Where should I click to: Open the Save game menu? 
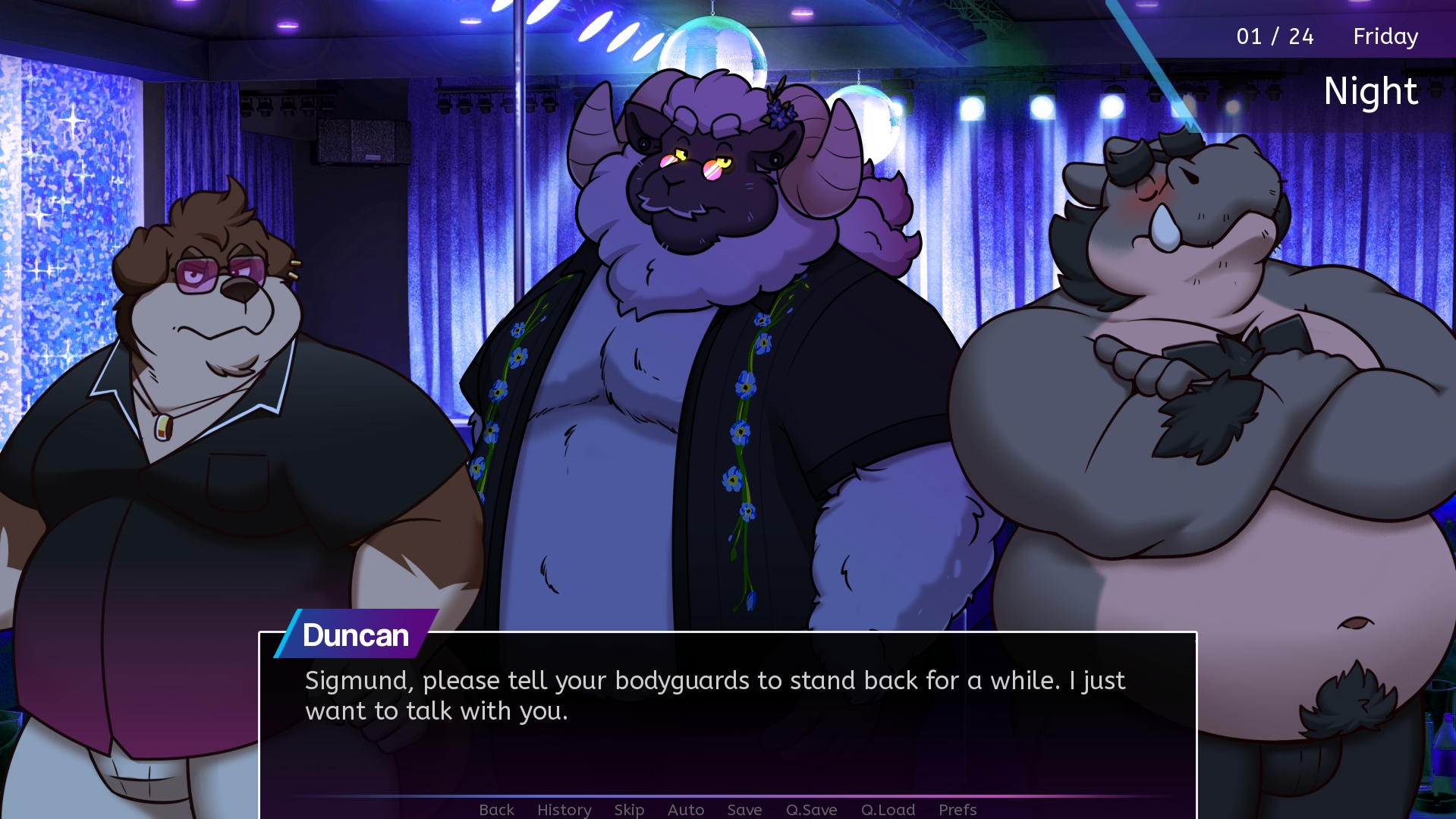[x=744, y=809]
